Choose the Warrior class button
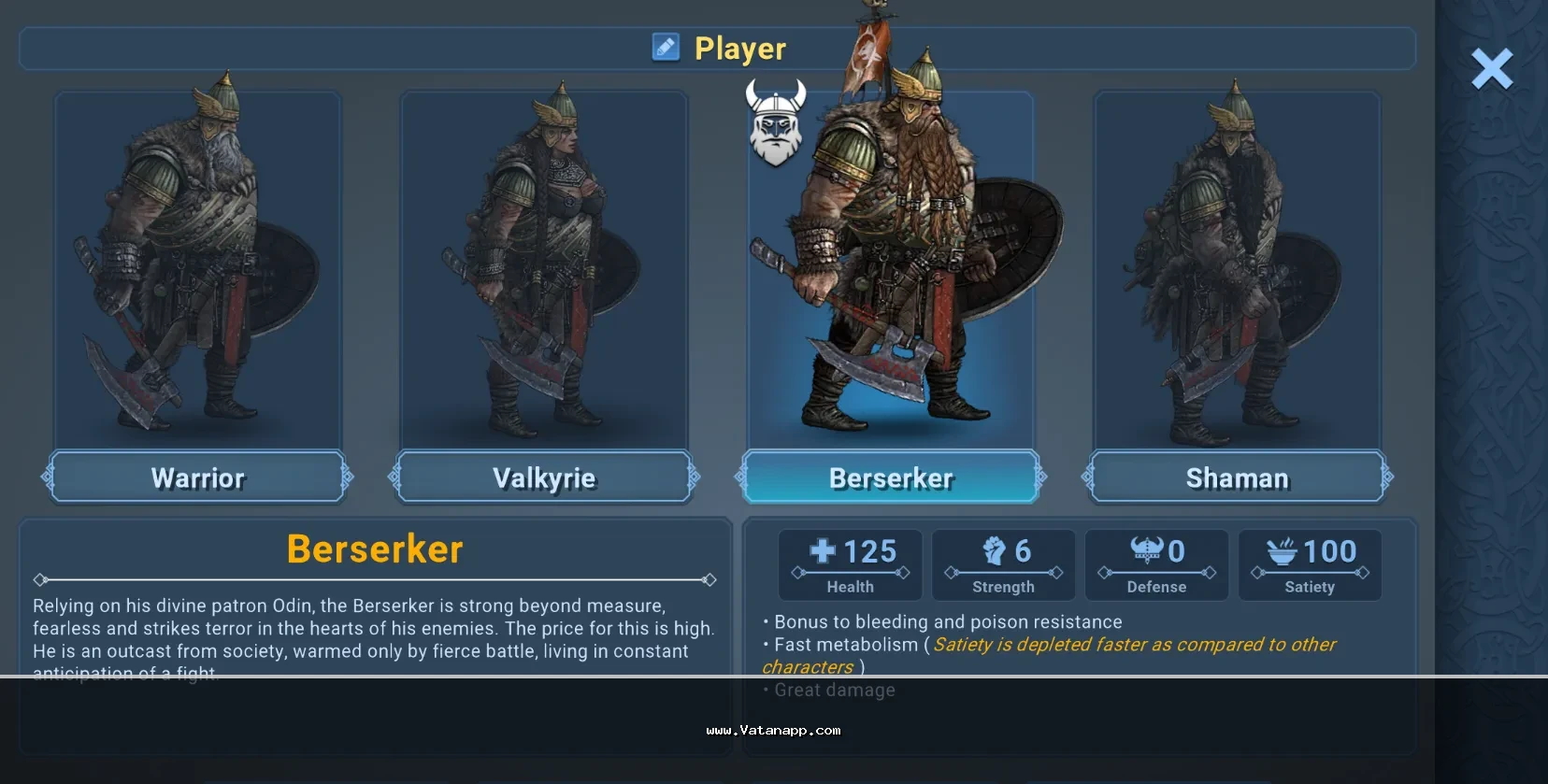 (197, 478)
